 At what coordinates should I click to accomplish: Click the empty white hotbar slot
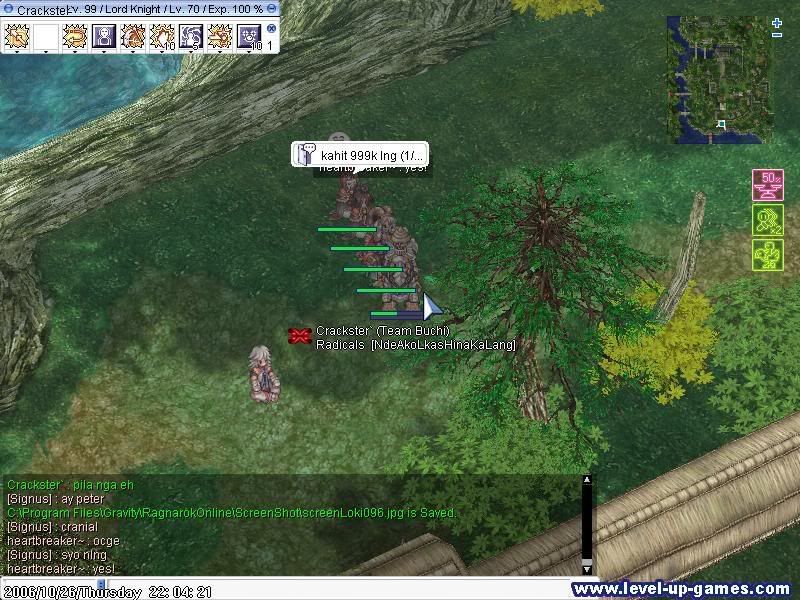[x=46, y=38]
